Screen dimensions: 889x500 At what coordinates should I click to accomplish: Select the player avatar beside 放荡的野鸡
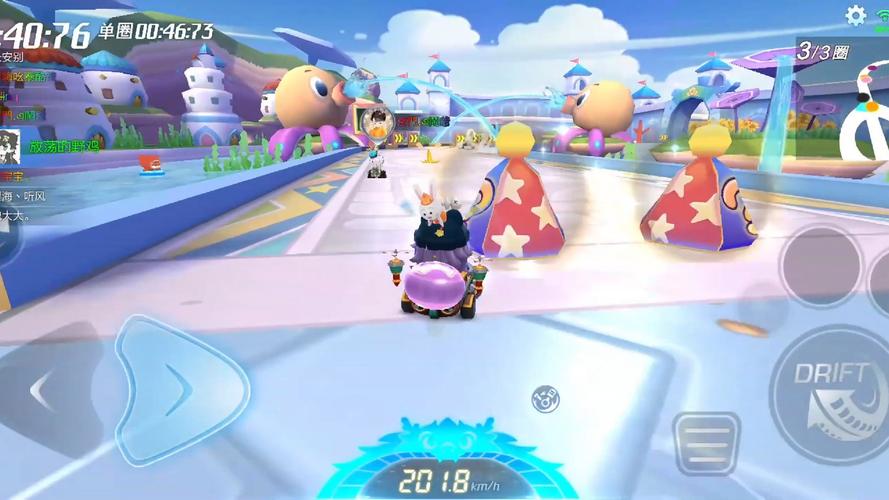[x=11, y=146]
